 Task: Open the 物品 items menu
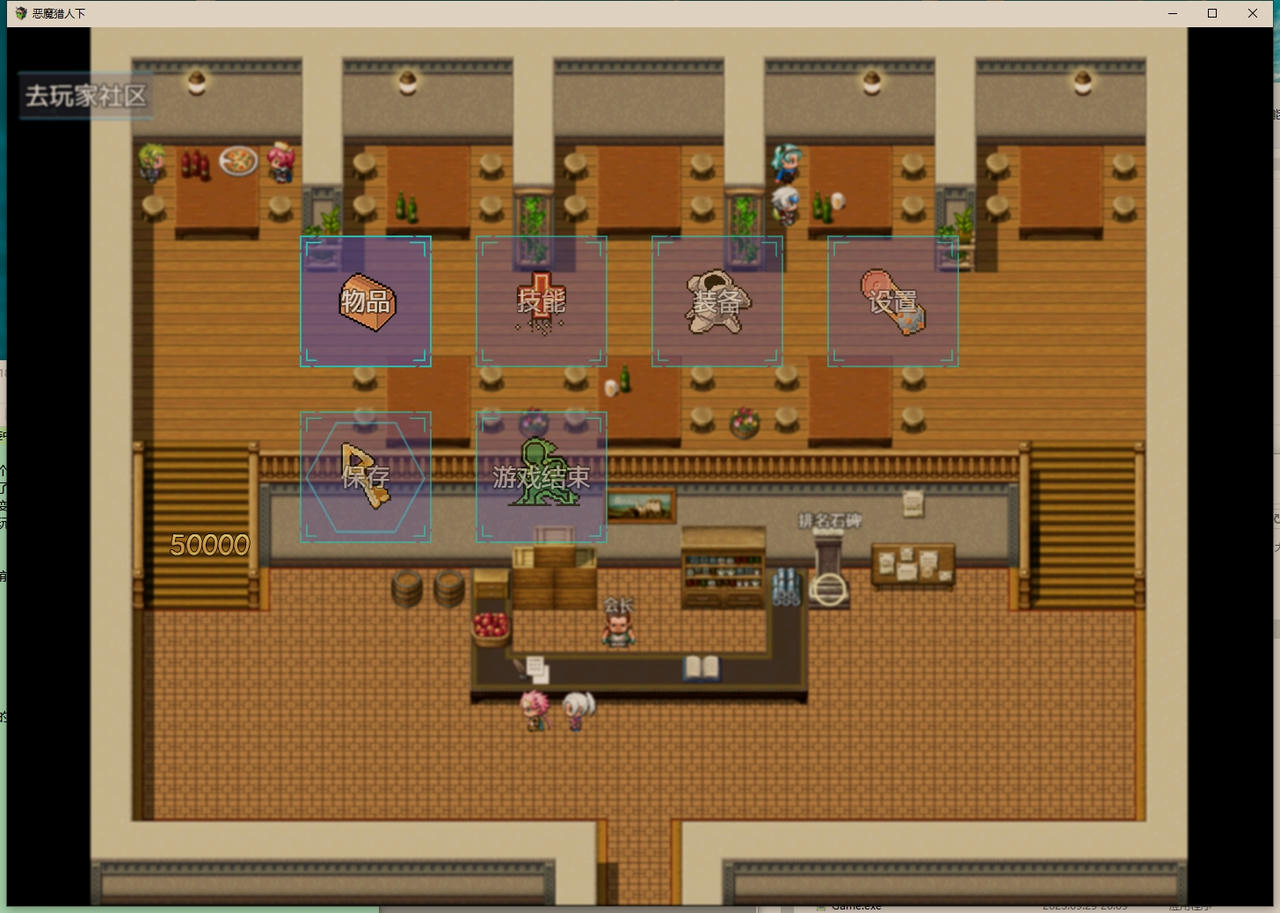366,301
